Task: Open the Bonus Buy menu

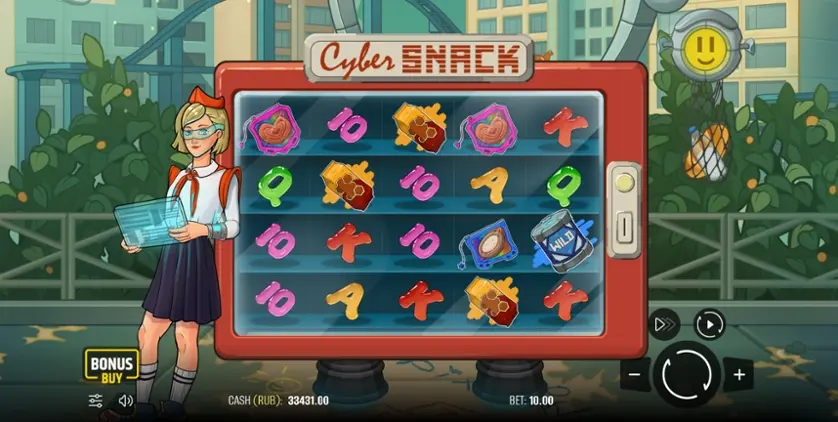Action: (110, 366)
